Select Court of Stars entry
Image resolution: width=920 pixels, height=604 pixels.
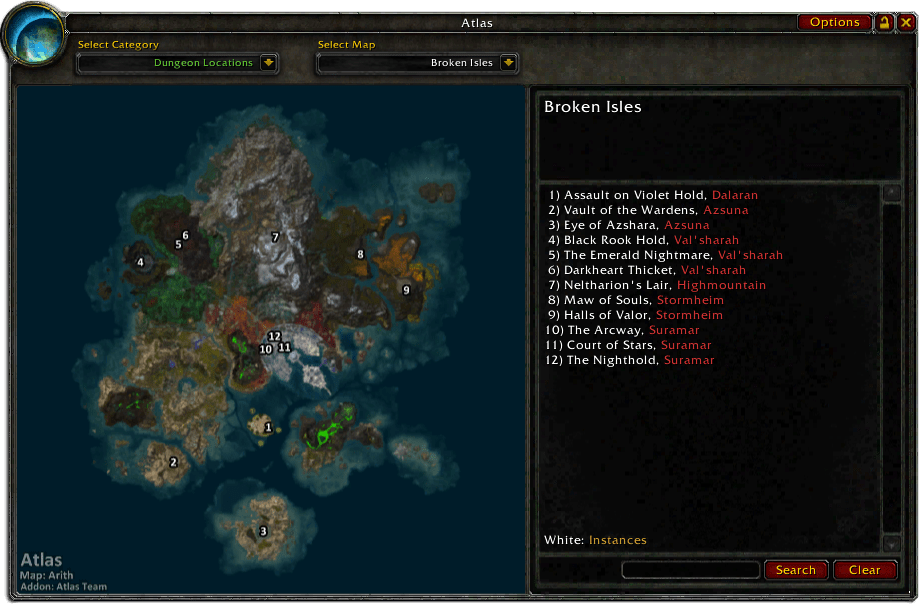point(628,345)
